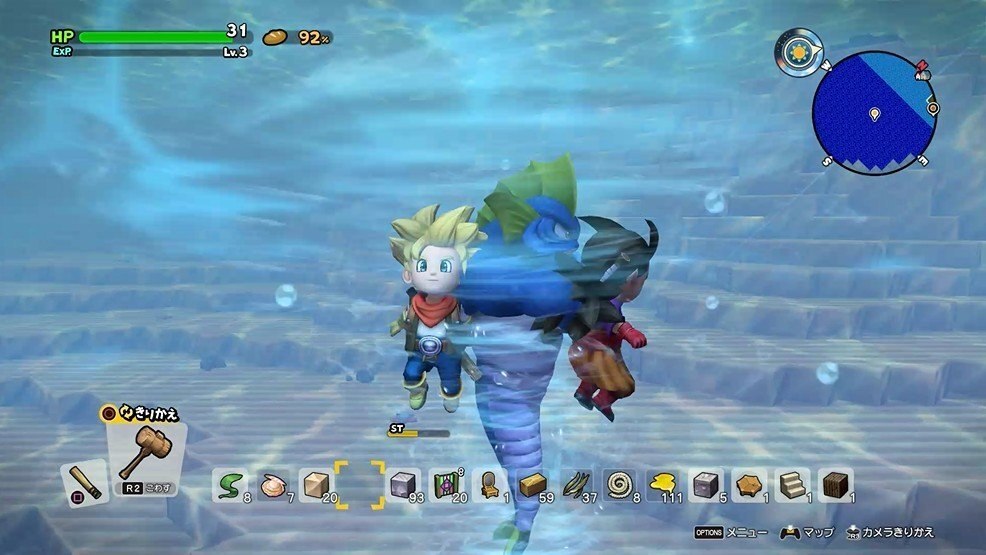The width and height of the screenshot is (986, 555).
Task: Choose the orange star-shaped item slot
Action: point(749,485)
